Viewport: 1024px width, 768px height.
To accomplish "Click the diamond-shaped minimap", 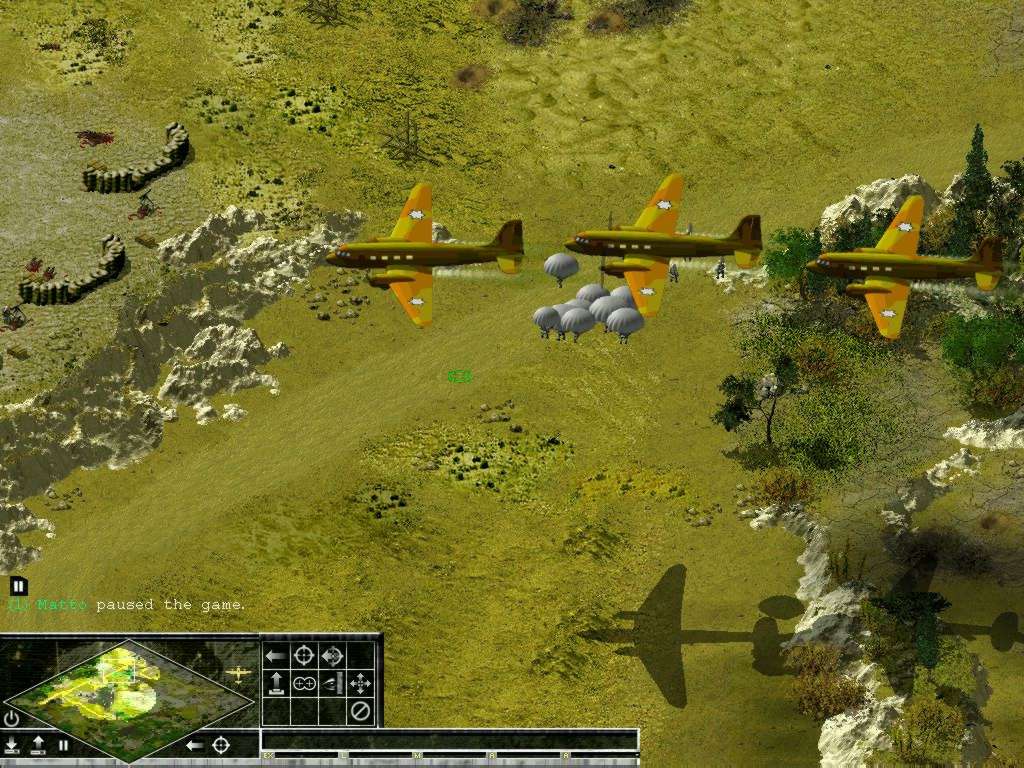I will coord(128,698).
